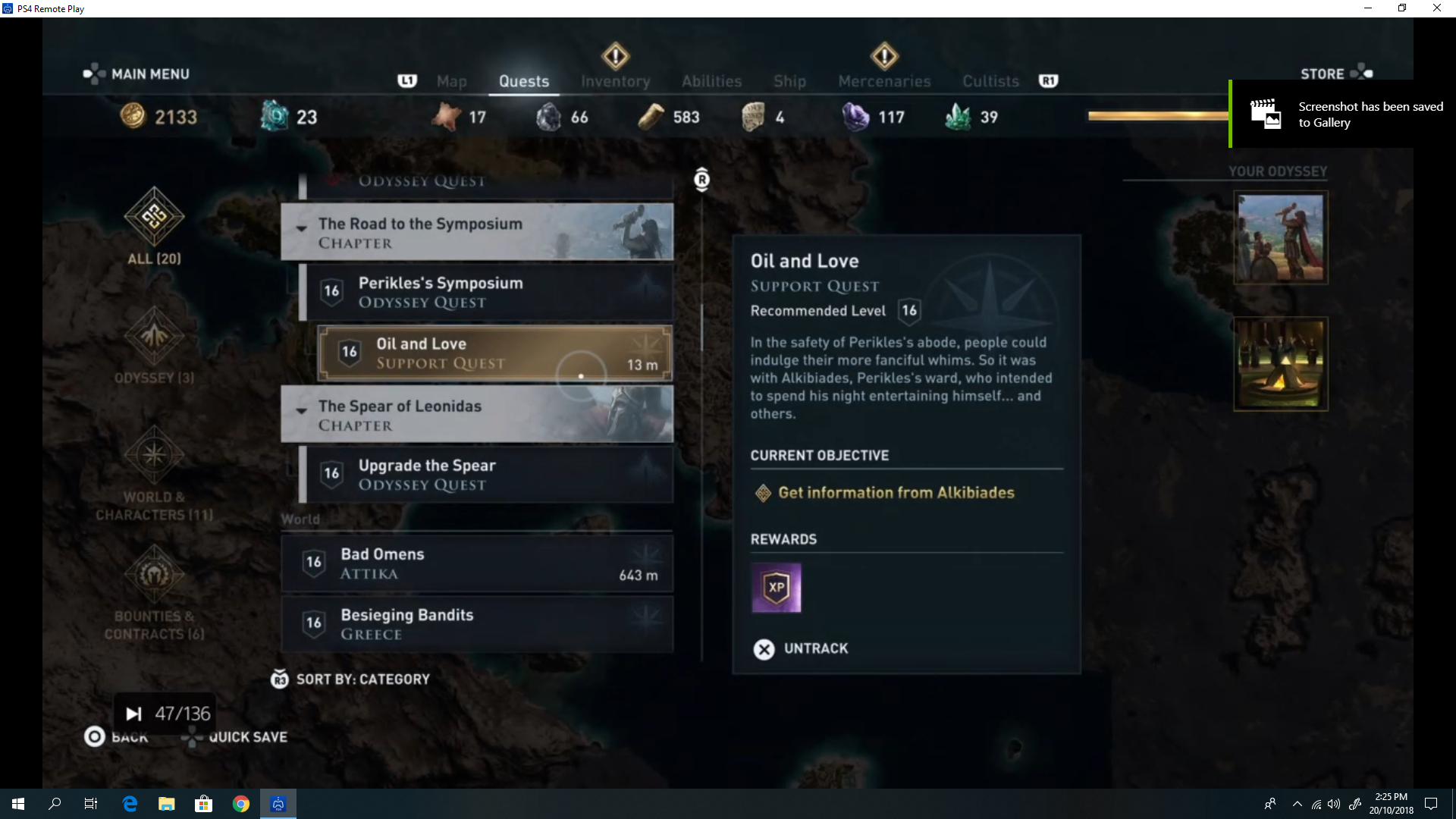
Task: Open the STORE icon
Action: click(x=1363, y=71)
